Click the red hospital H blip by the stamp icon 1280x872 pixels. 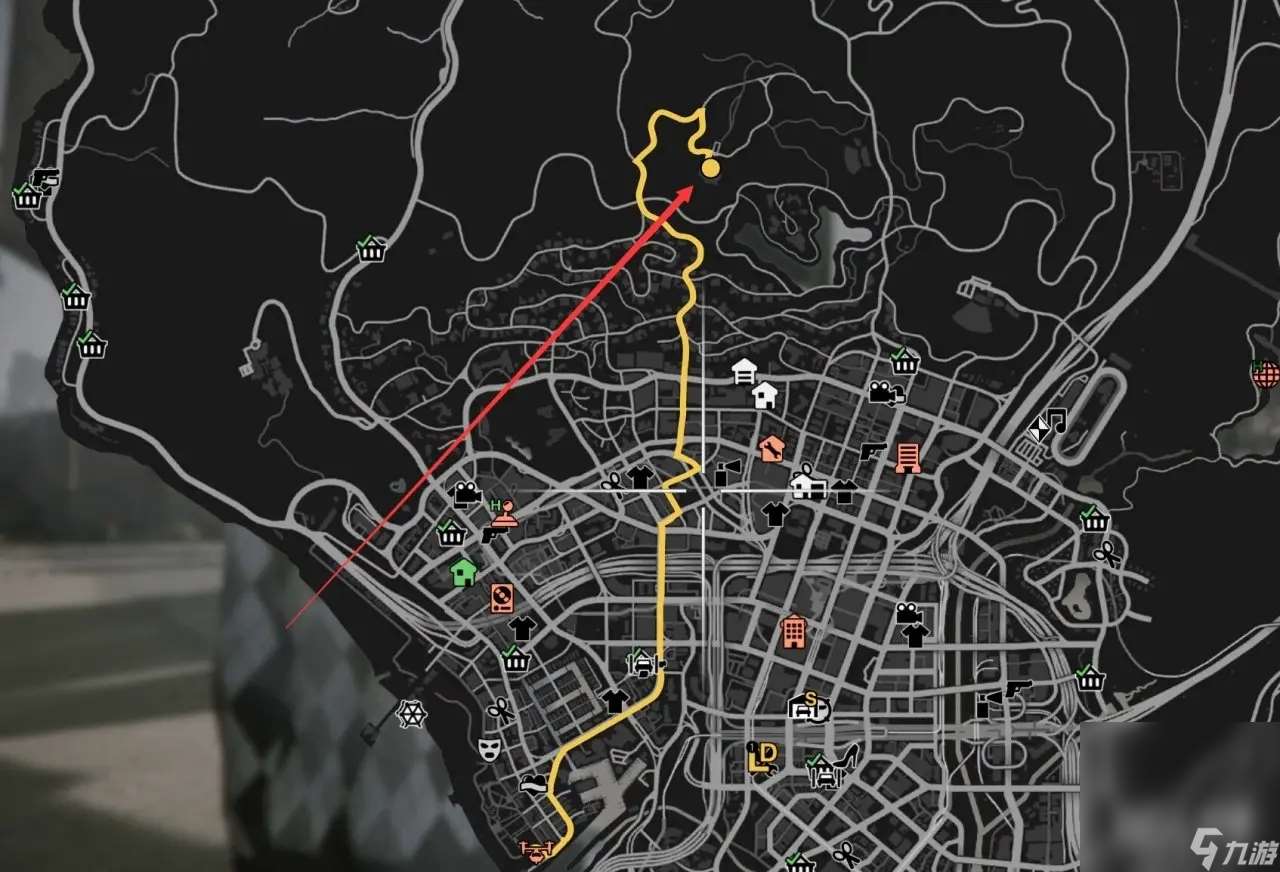tap(495, 503)
